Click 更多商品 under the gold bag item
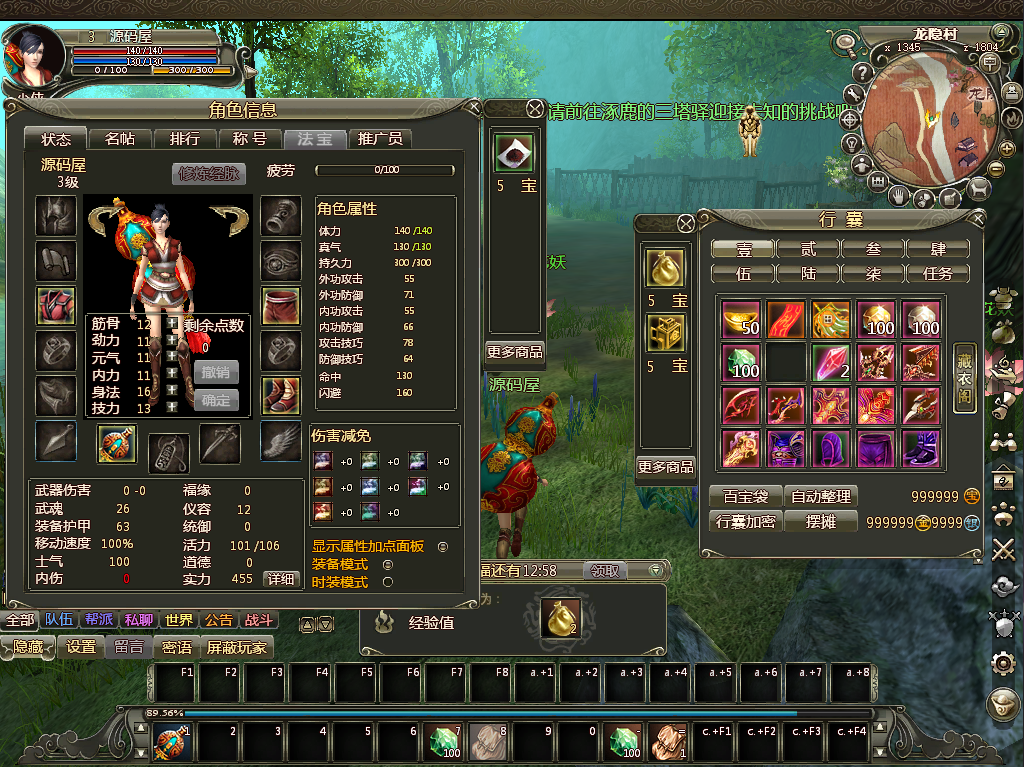The height and width of the screenshot is (767, 1024). pyautogui.click(x=666, y=467)
